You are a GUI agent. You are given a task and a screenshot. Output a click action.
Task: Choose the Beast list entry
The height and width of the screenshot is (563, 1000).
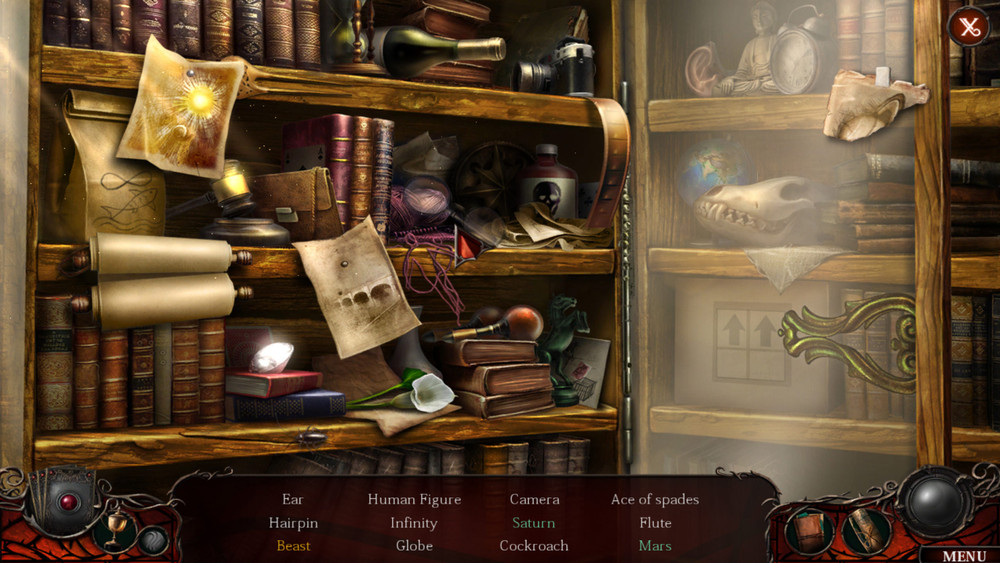point(293,546)
